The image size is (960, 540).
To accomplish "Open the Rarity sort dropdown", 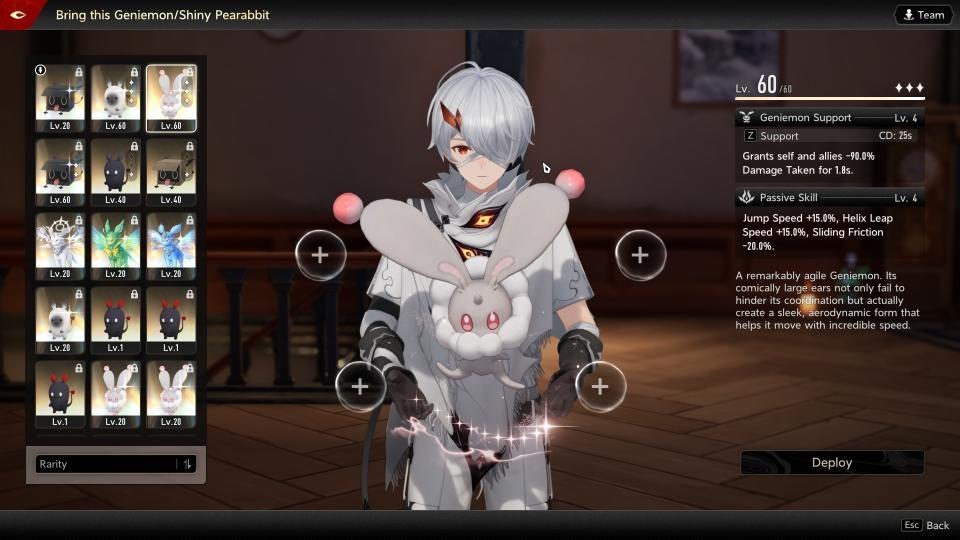I will [x=106, y=464].
